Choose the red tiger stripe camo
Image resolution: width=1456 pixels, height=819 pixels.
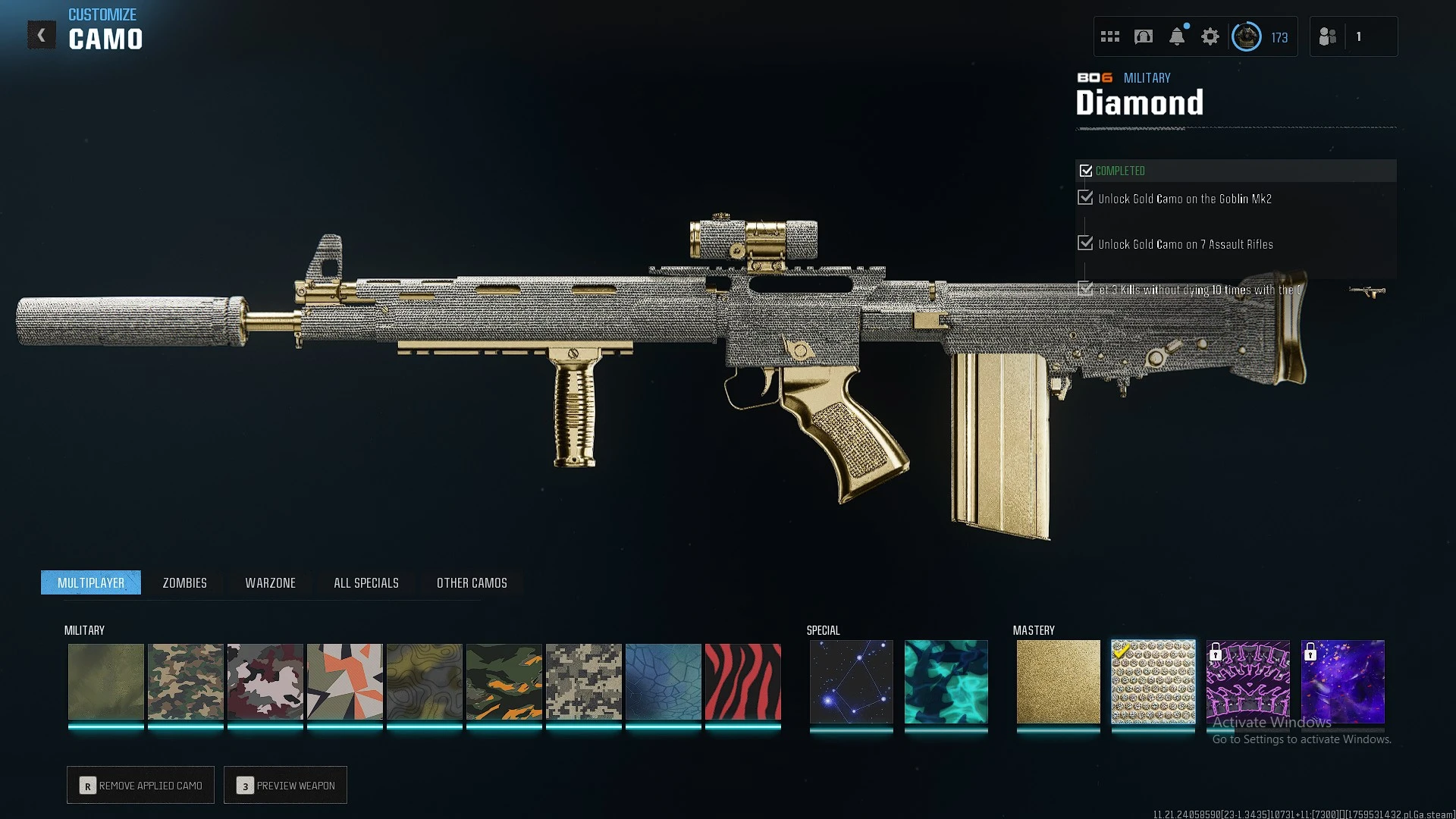click(742, 682)
